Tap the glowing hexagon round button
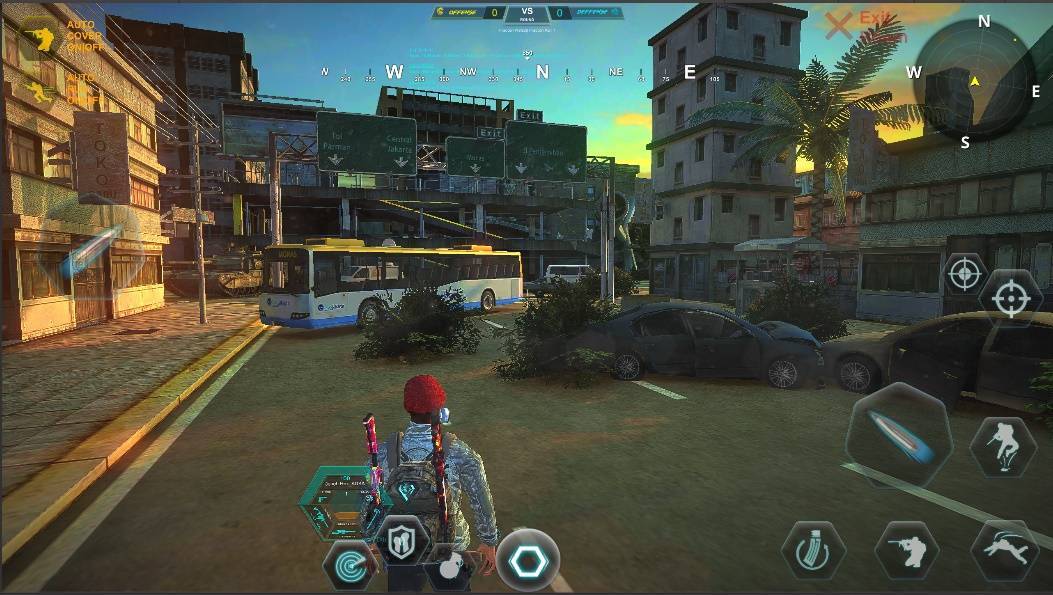1053x595 pixels. (x=527, y=560)
